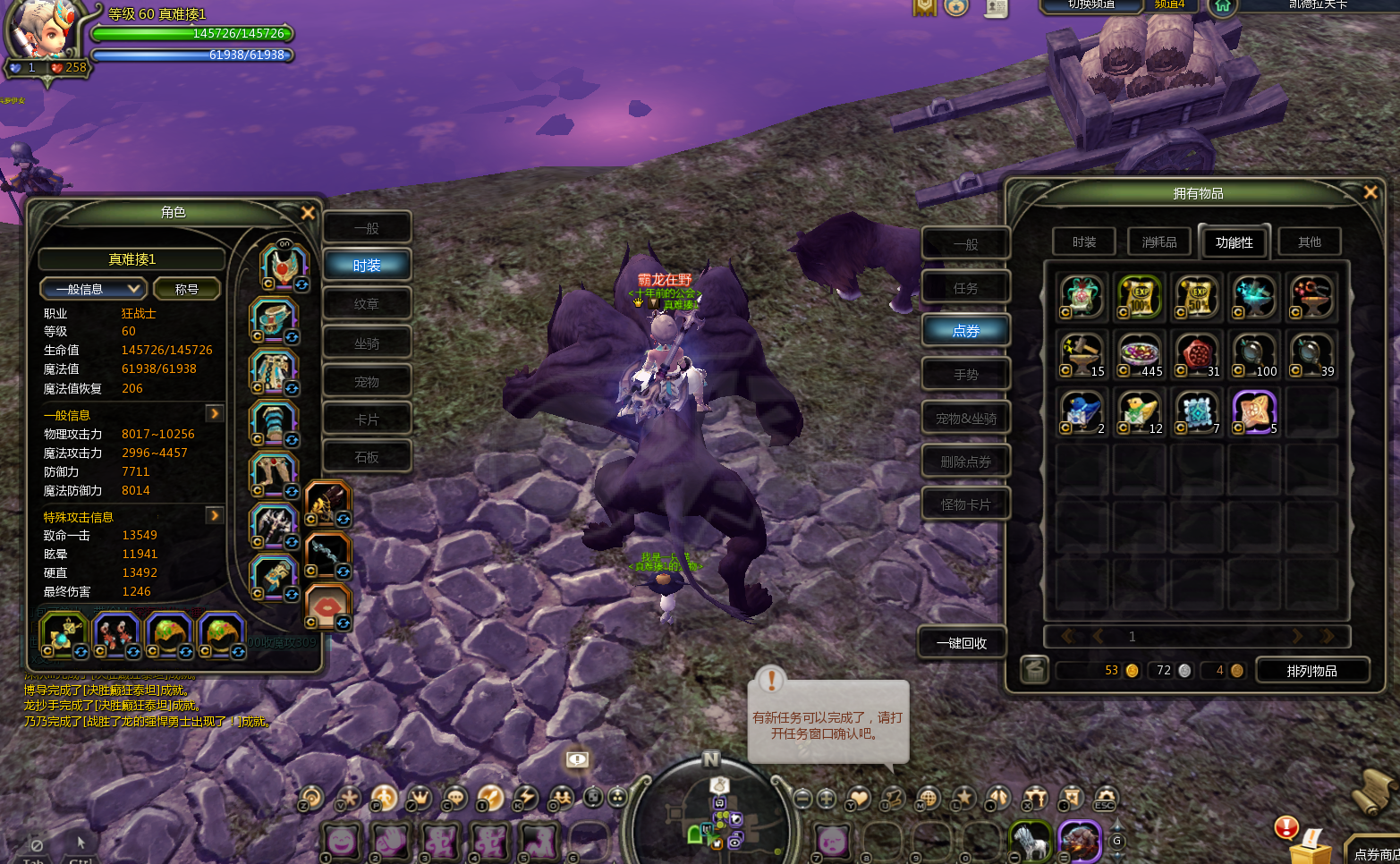Close the inventory window

(x=1370, y=192)
